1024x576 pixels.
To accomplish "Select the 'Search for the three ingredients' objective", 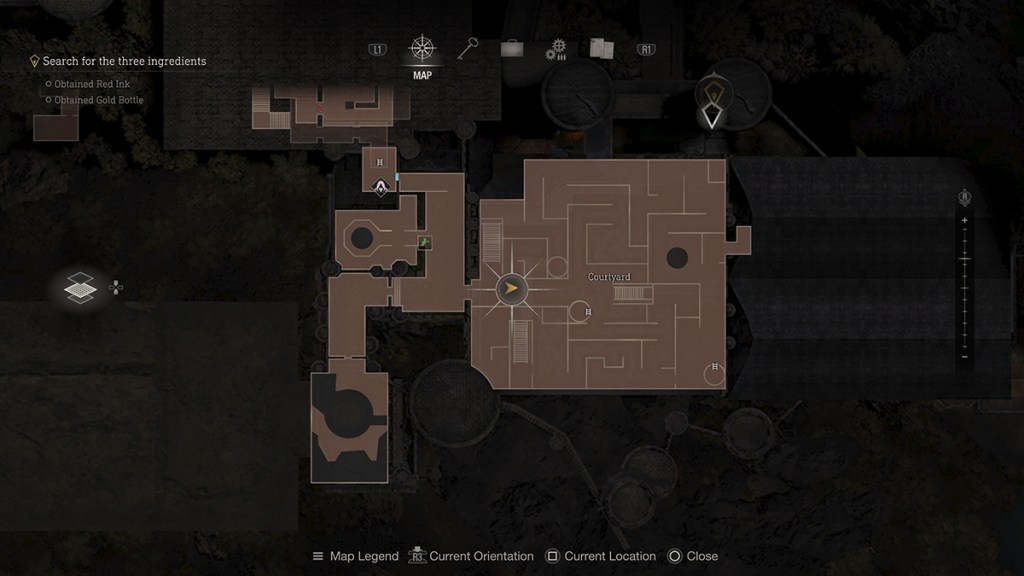I will coord(124,61).
